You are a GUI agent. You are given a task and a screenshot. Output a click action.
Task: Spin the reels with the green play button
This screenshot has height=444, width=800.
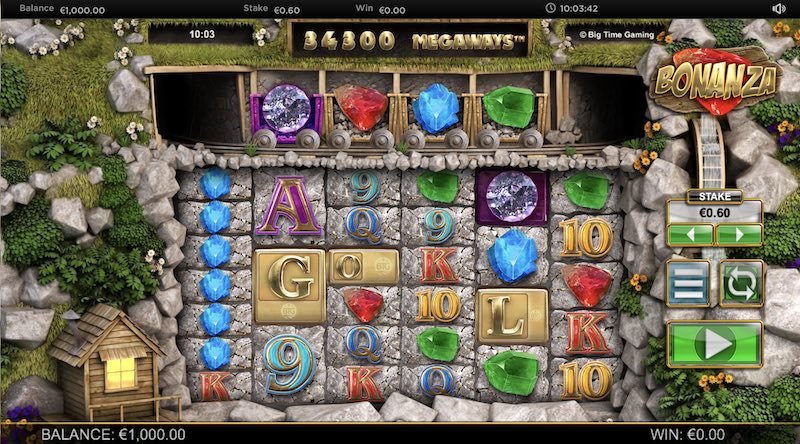point(714,345)
